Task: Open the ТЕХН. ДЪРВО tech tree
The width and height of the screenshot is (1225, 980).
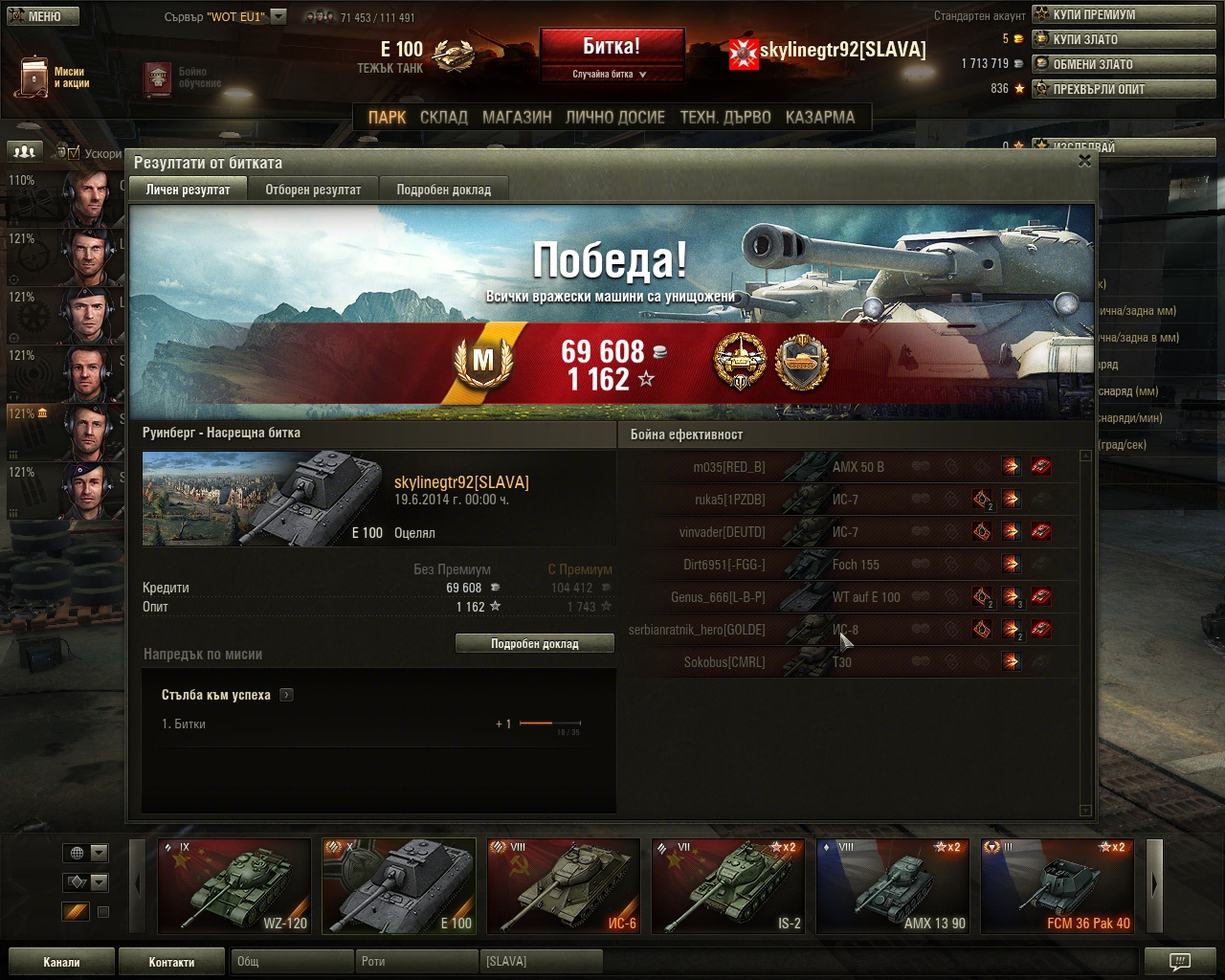Action: point(725,117)
